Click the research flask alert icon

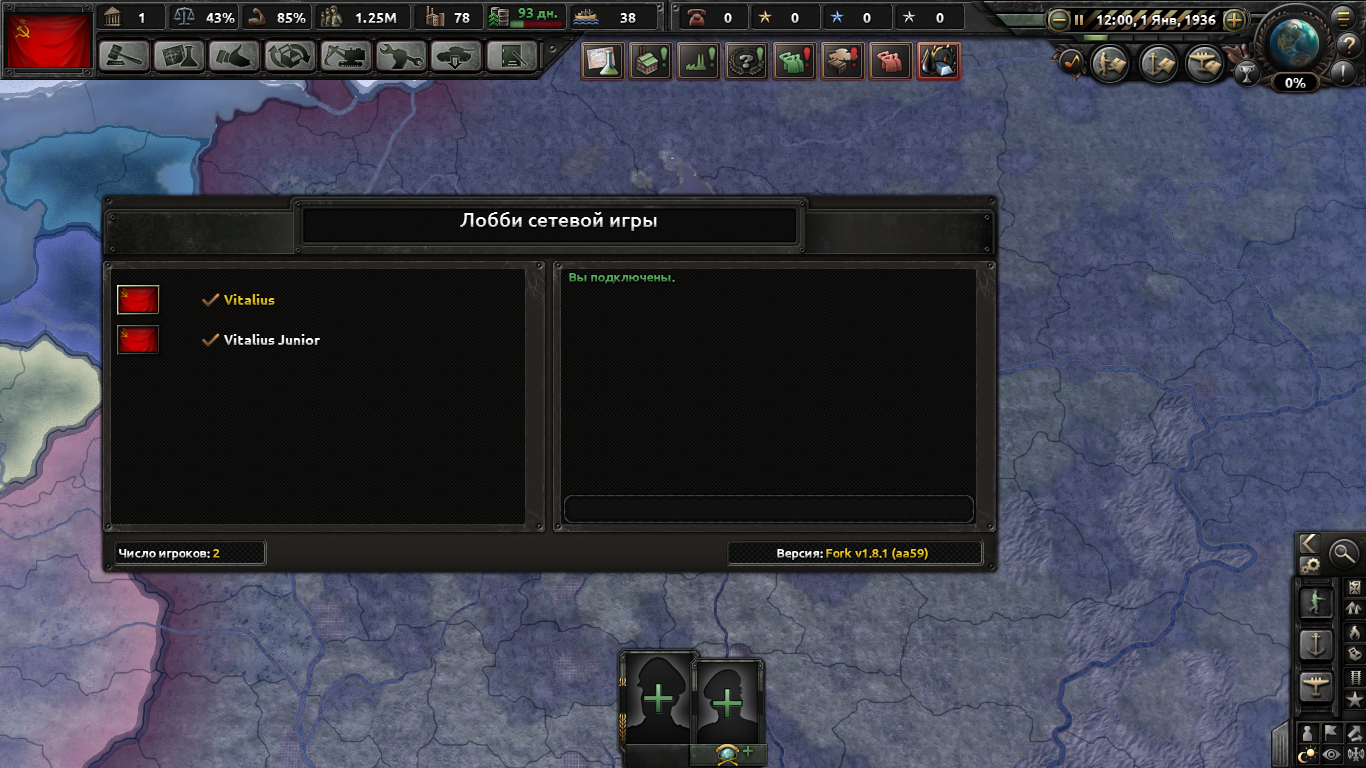[x=603, y=62]
